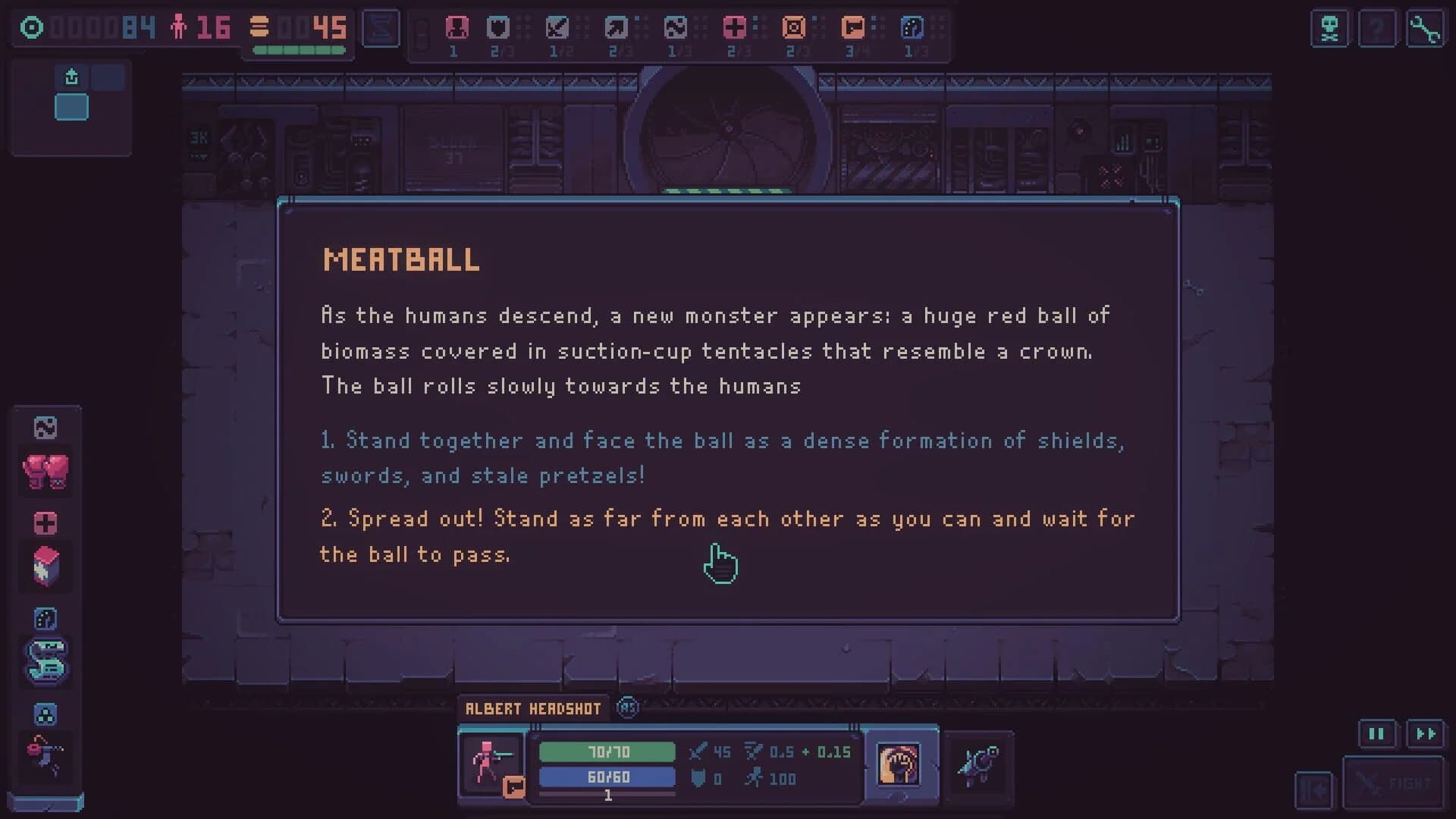The image size is (1456, 819).
Task: Select the shield unit class icon
Action: (497, 28)
